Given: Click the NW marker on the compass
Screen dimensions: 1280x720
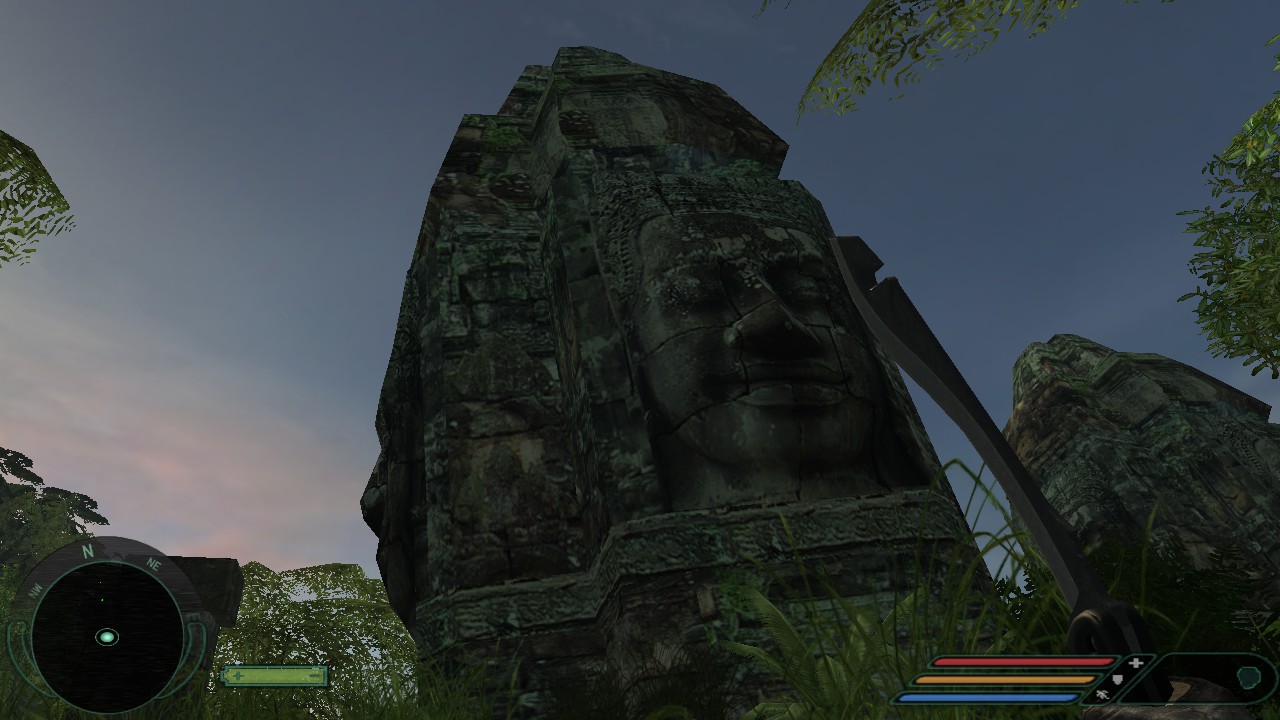Looking at the screenshot, I should point(35,592).
